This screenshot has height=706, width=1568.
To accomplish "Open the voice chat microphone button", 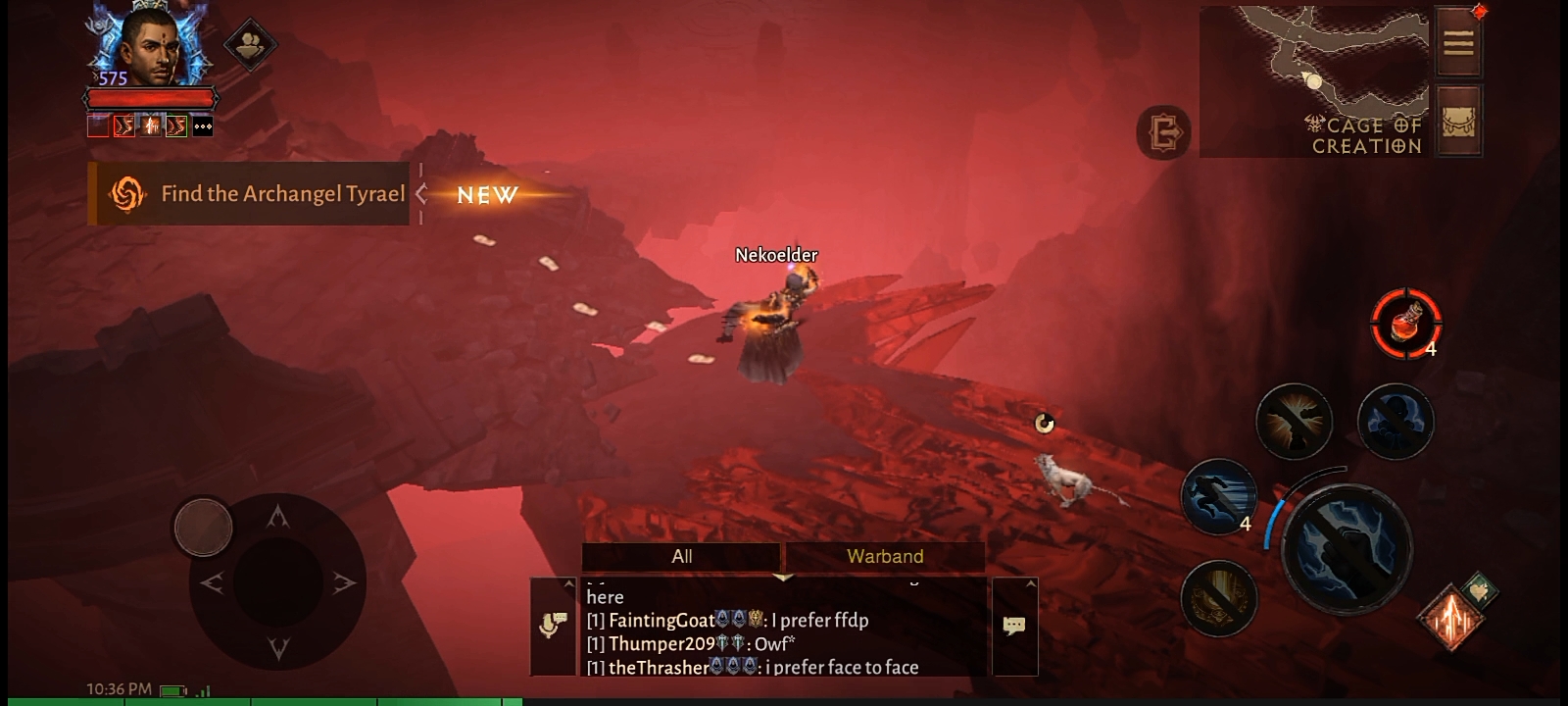I will tap(554, 626).
